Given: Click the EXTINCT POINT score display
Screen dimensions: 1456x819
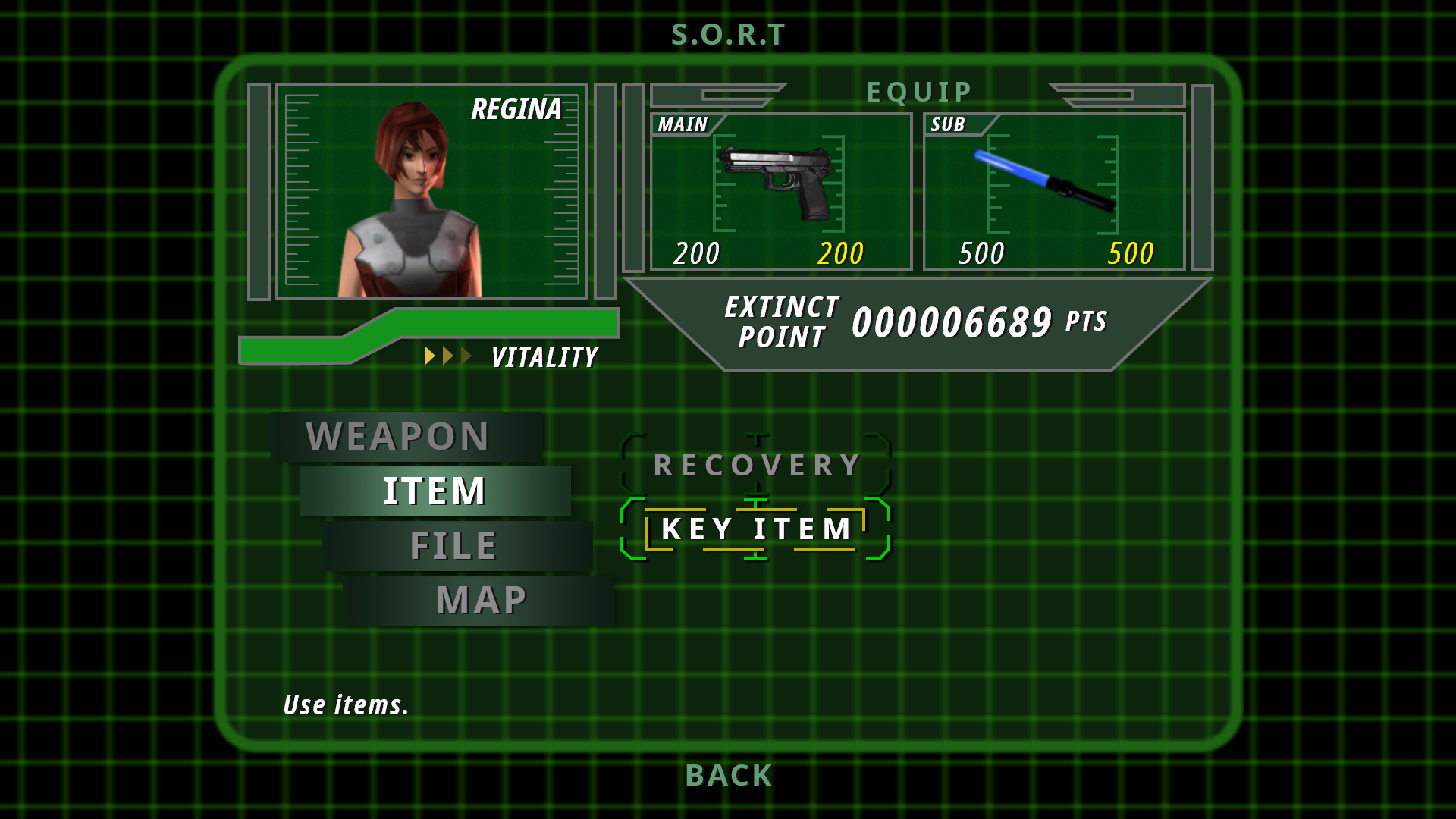Looking at the screenshot, I should coord(910,322).
